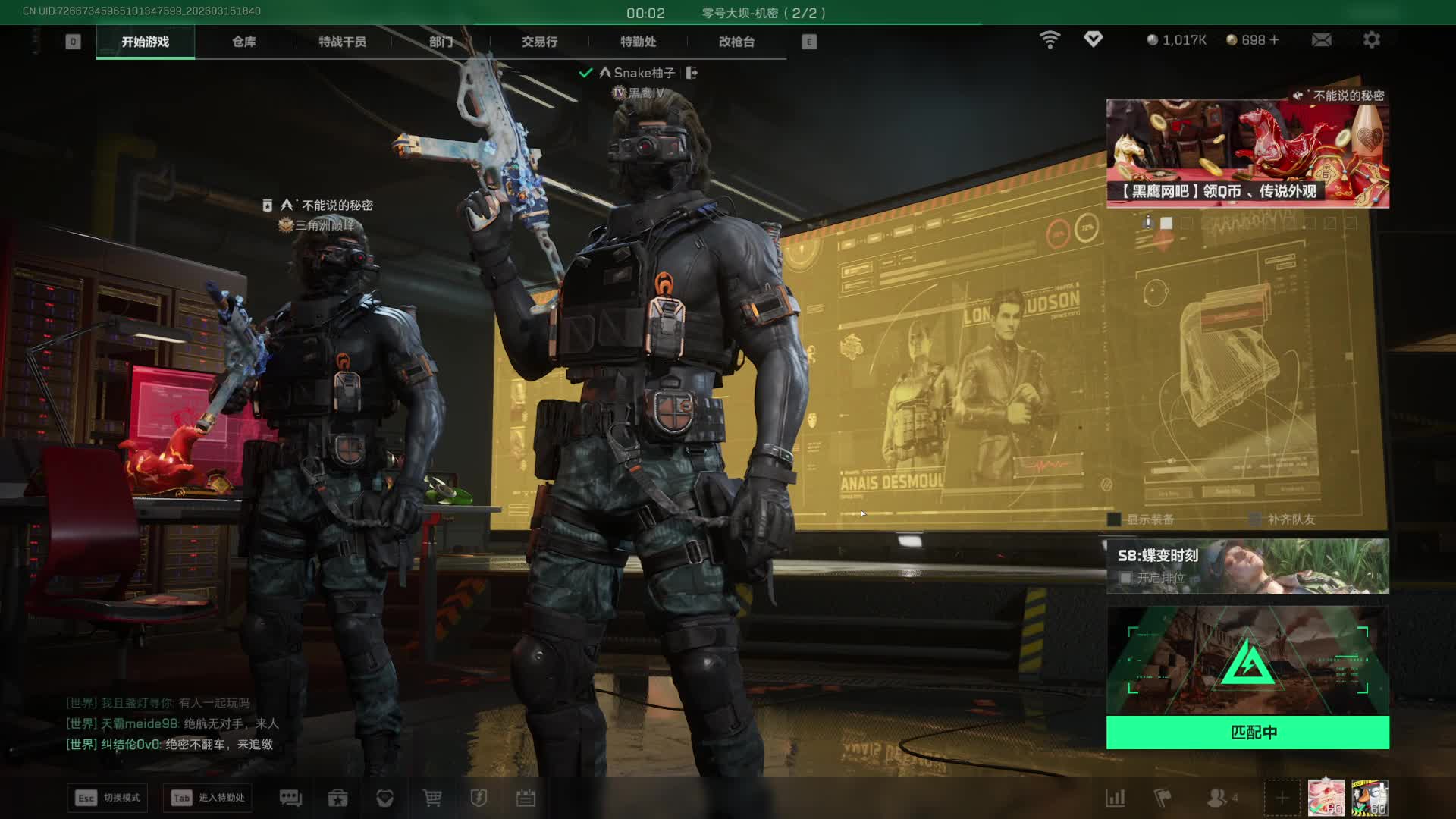Select the map preview with green triangle

[1247, 661]
